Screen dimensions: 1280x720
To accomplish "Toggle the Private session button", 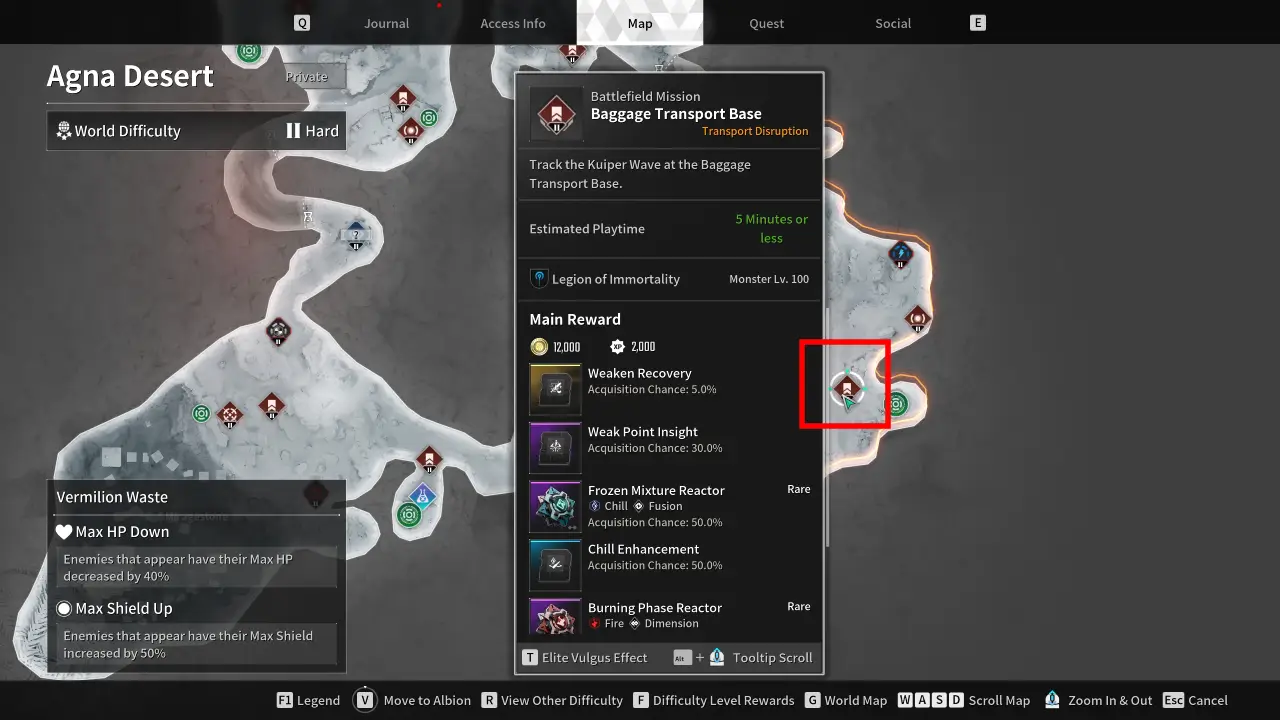I will (x=306, y=76).
